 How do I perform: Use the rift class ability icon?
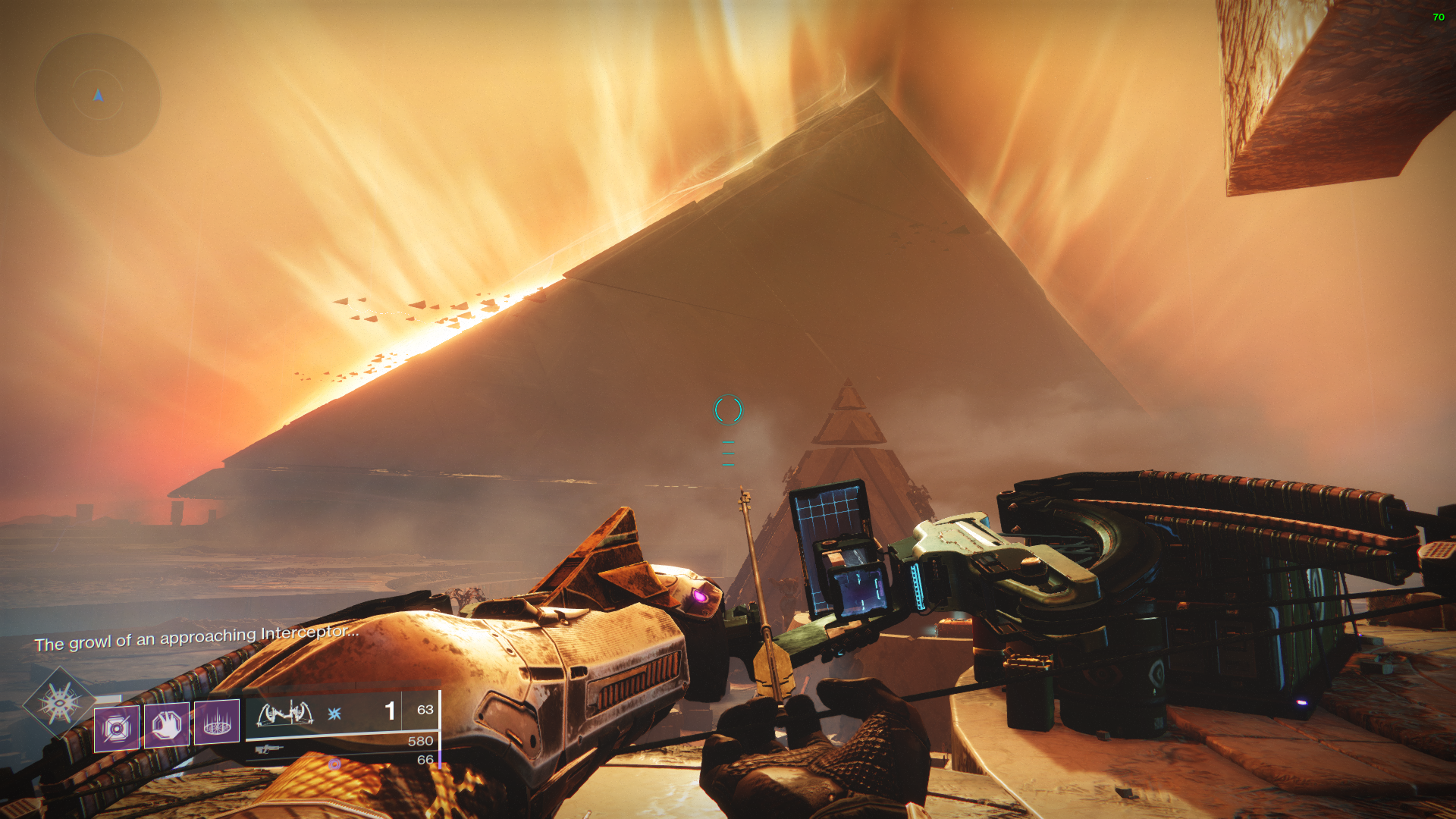click(217, 721)
